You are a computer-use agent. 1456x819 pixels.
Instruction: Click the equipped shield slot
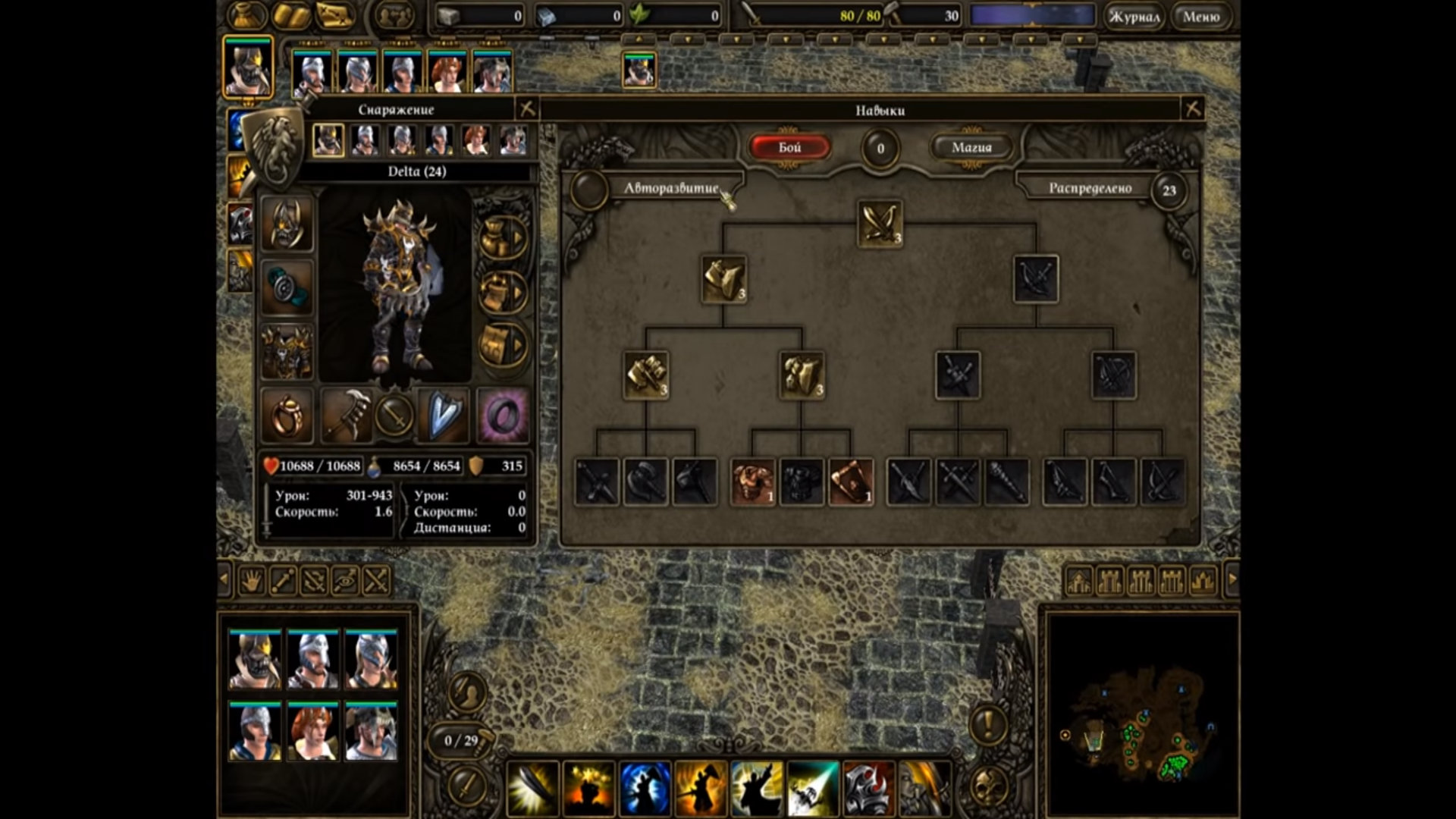coord(444,415)
